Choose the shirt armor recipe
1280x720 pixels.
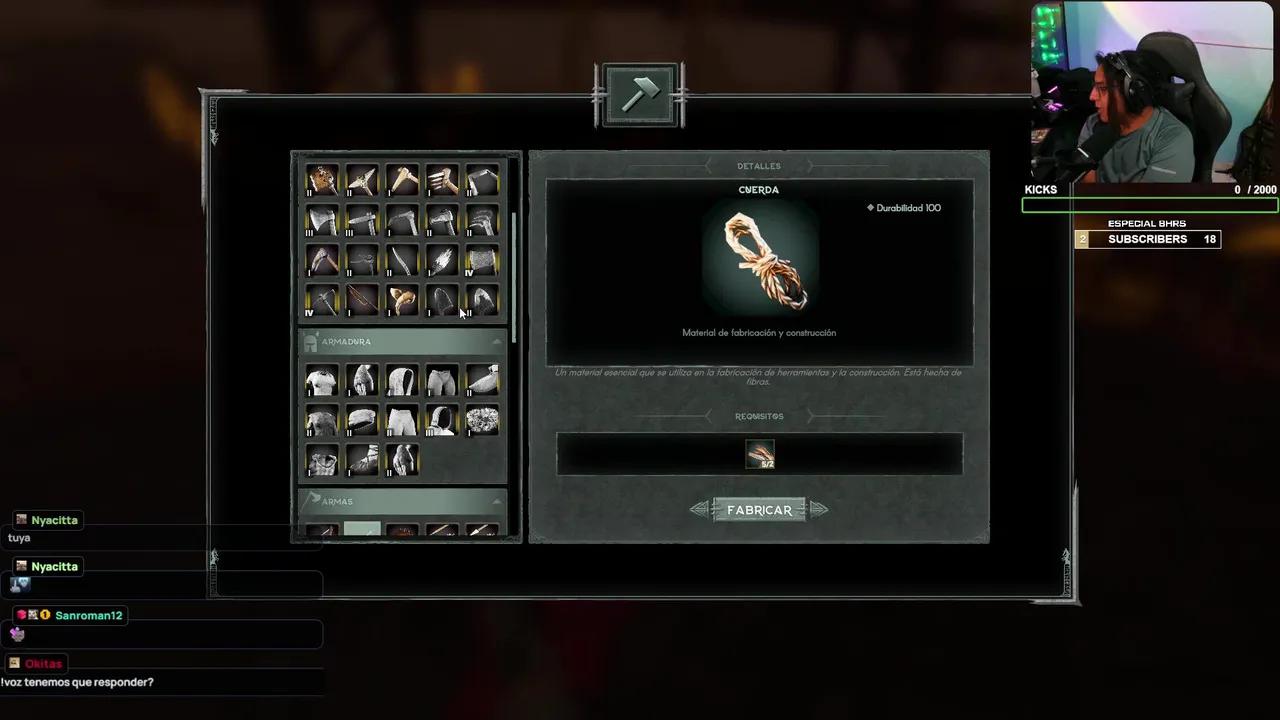[x=321, y=380]
